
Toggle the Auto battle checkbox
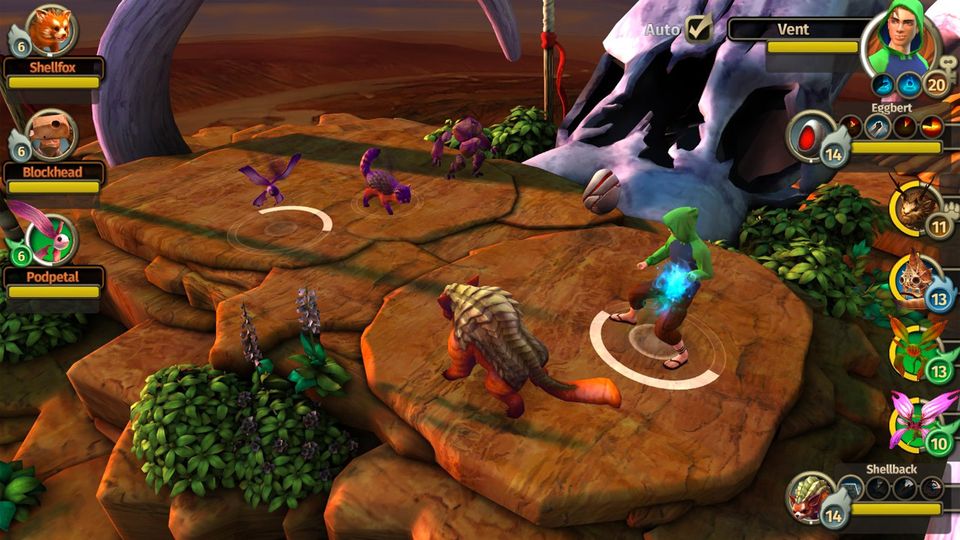pos(699,28)
